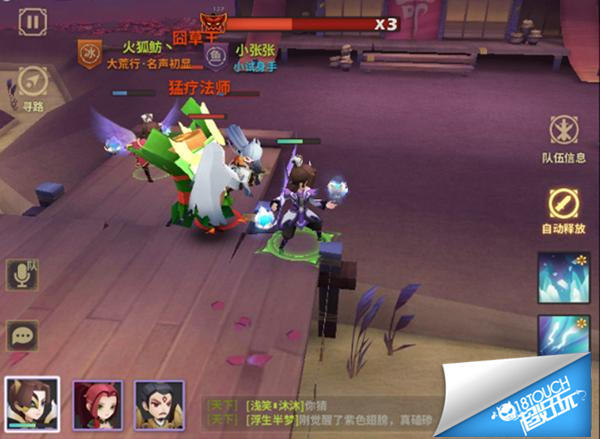Open the chat speech bubble button
The height and width of the screenshot is (439, 600).
click(x=21, y=335)
